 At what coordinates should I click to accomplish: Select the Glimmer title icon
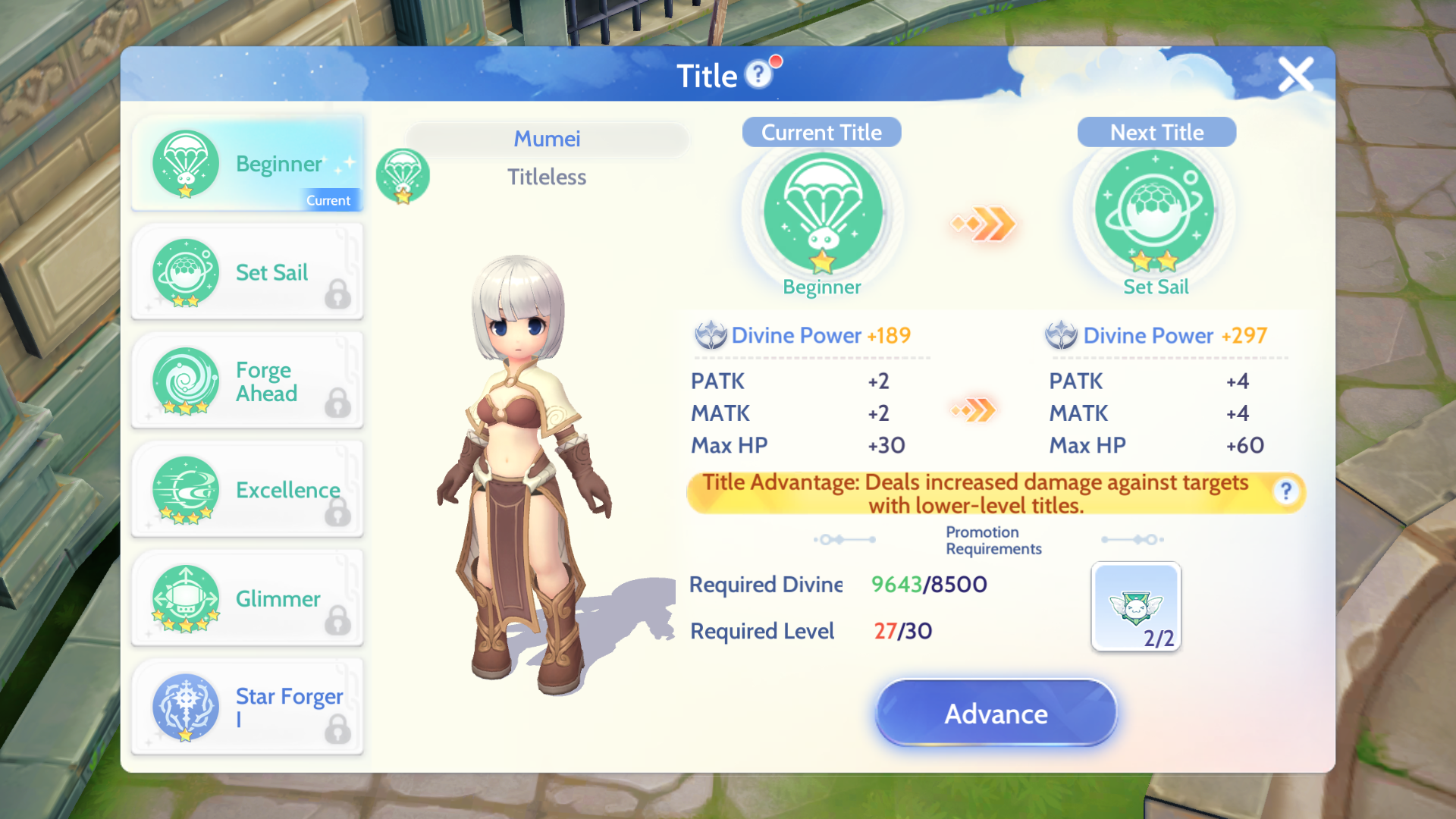[185, 598]
